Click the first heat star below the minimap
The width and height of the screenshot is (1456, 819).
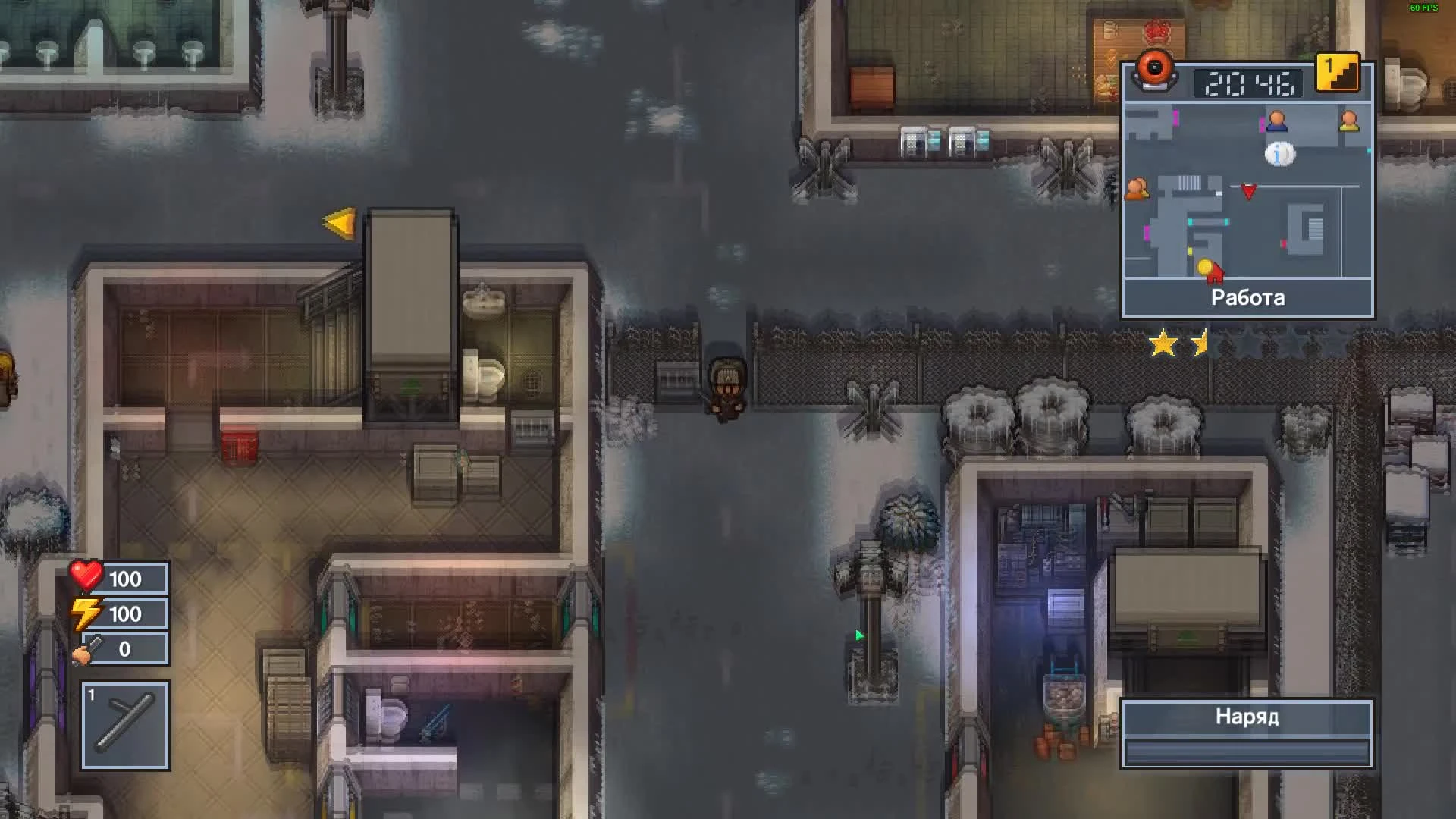1165,344
